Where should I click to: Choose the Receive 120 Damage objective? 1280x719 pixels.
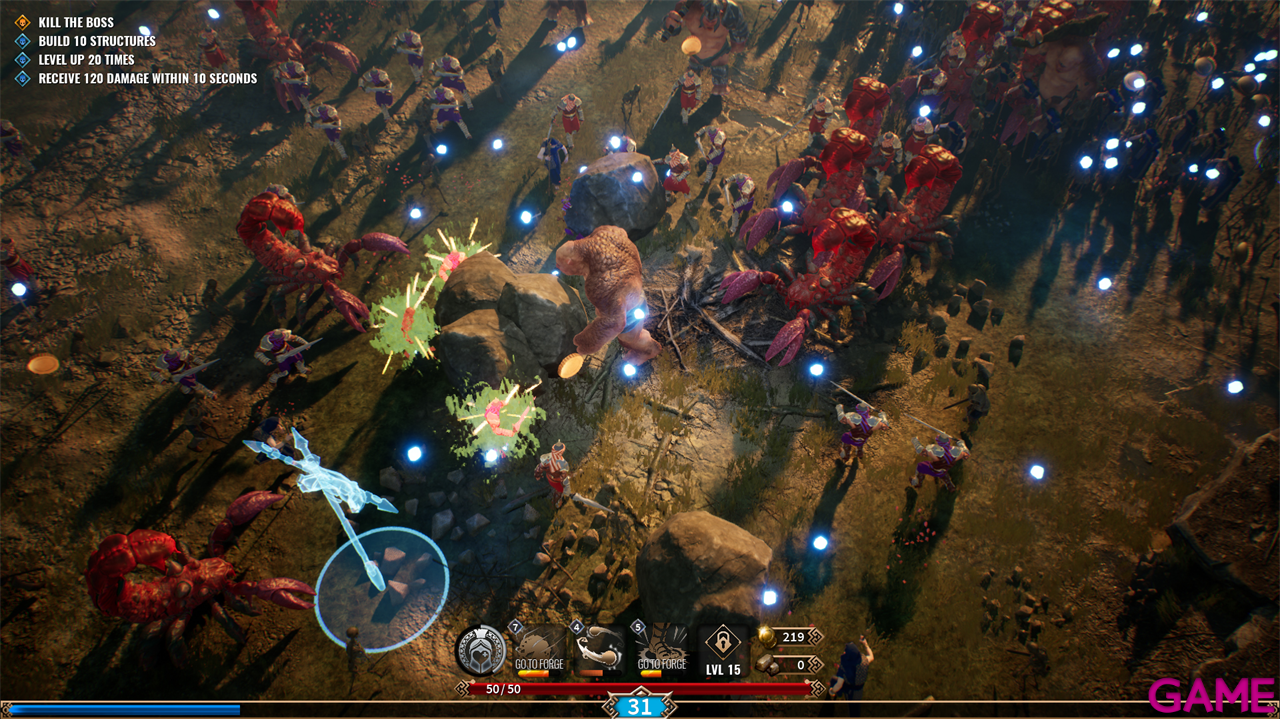tap(147, 78)
